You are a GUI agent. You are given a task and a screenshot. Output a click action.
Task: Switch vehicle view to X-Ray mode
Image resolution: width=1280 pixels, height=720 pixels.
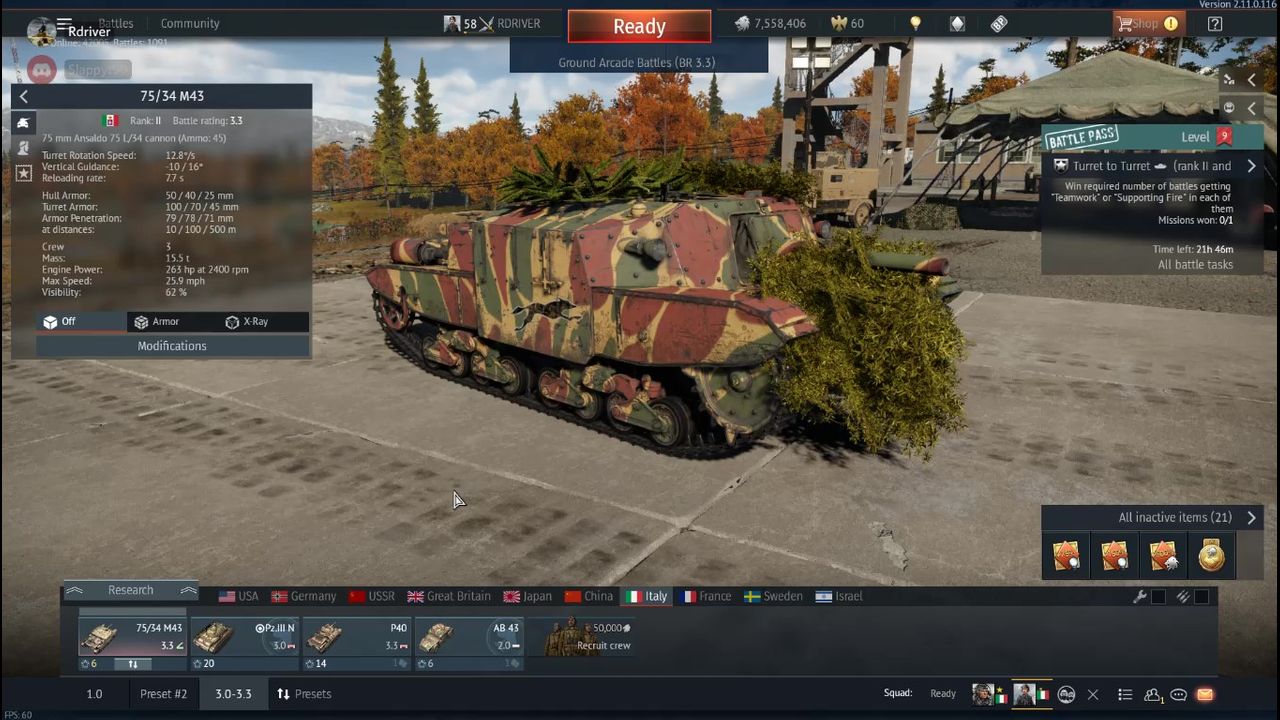[x=247, y=322]
